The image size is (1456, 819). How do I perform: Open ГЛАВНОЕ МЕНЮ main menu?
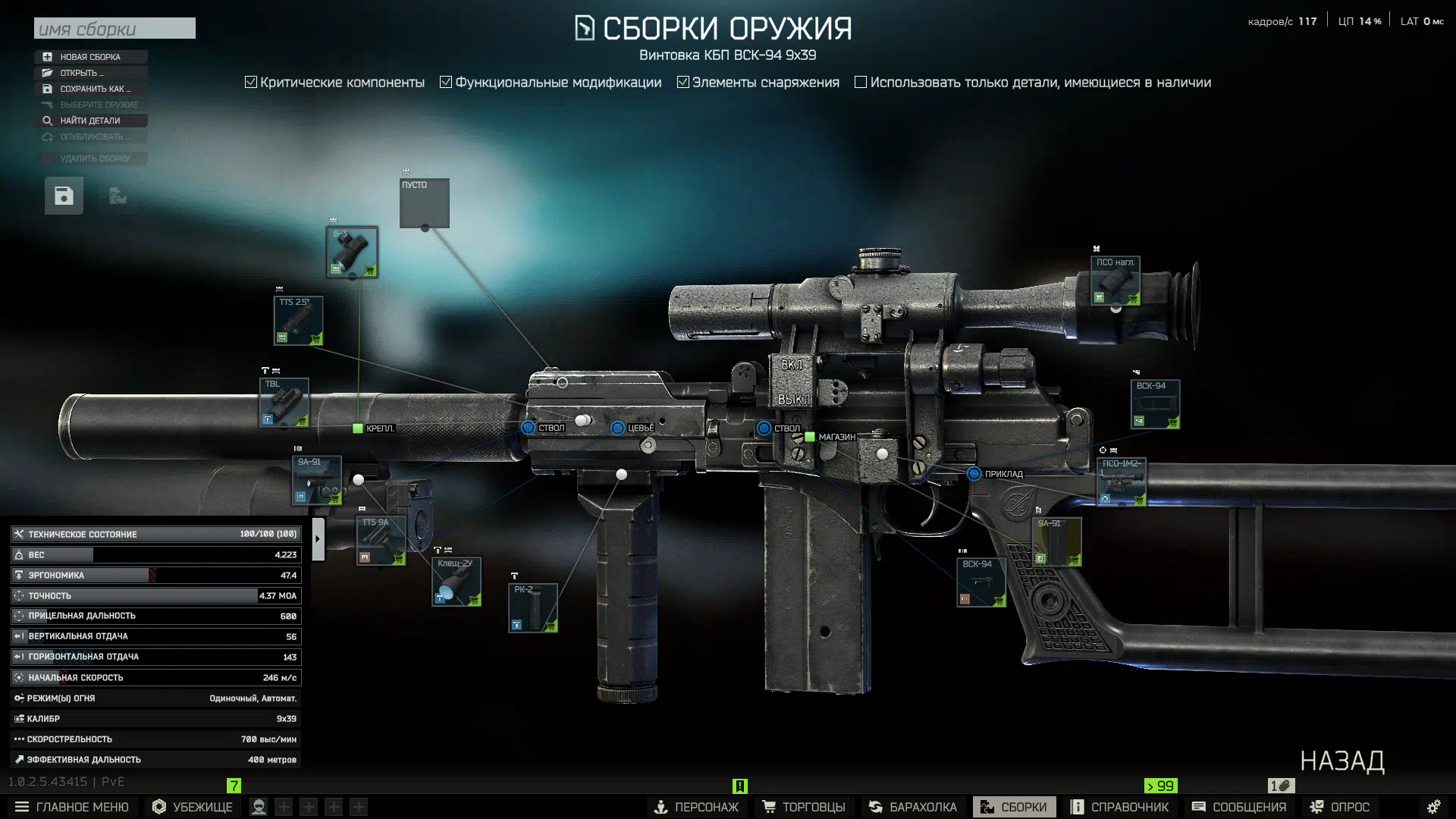[72, 807]
